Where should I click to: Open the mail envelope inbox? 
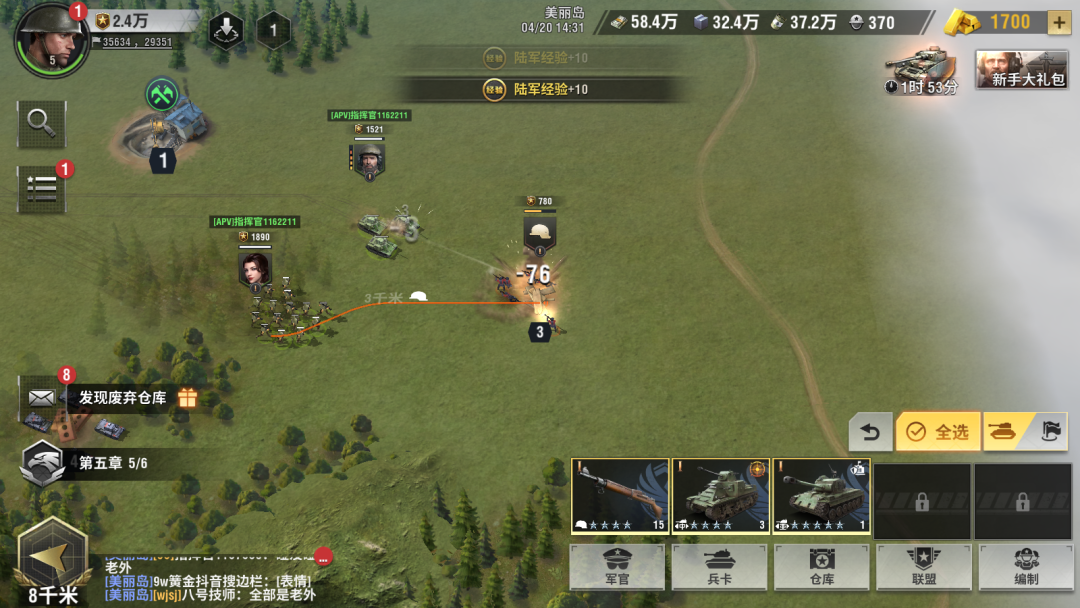pos(41,397)
